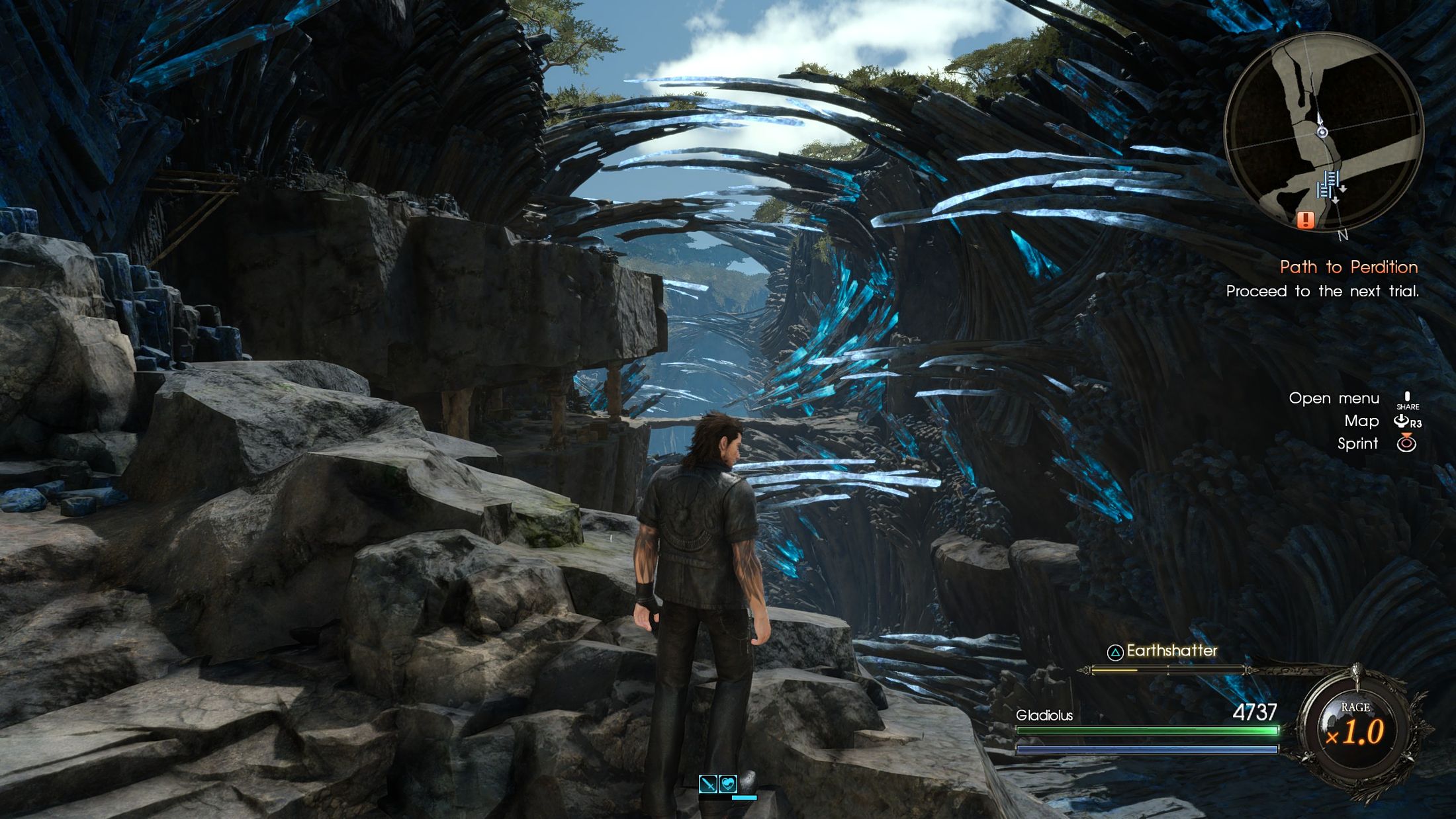Click the Open menu label
1456x819 pixels.
[x=1334, y=398]
